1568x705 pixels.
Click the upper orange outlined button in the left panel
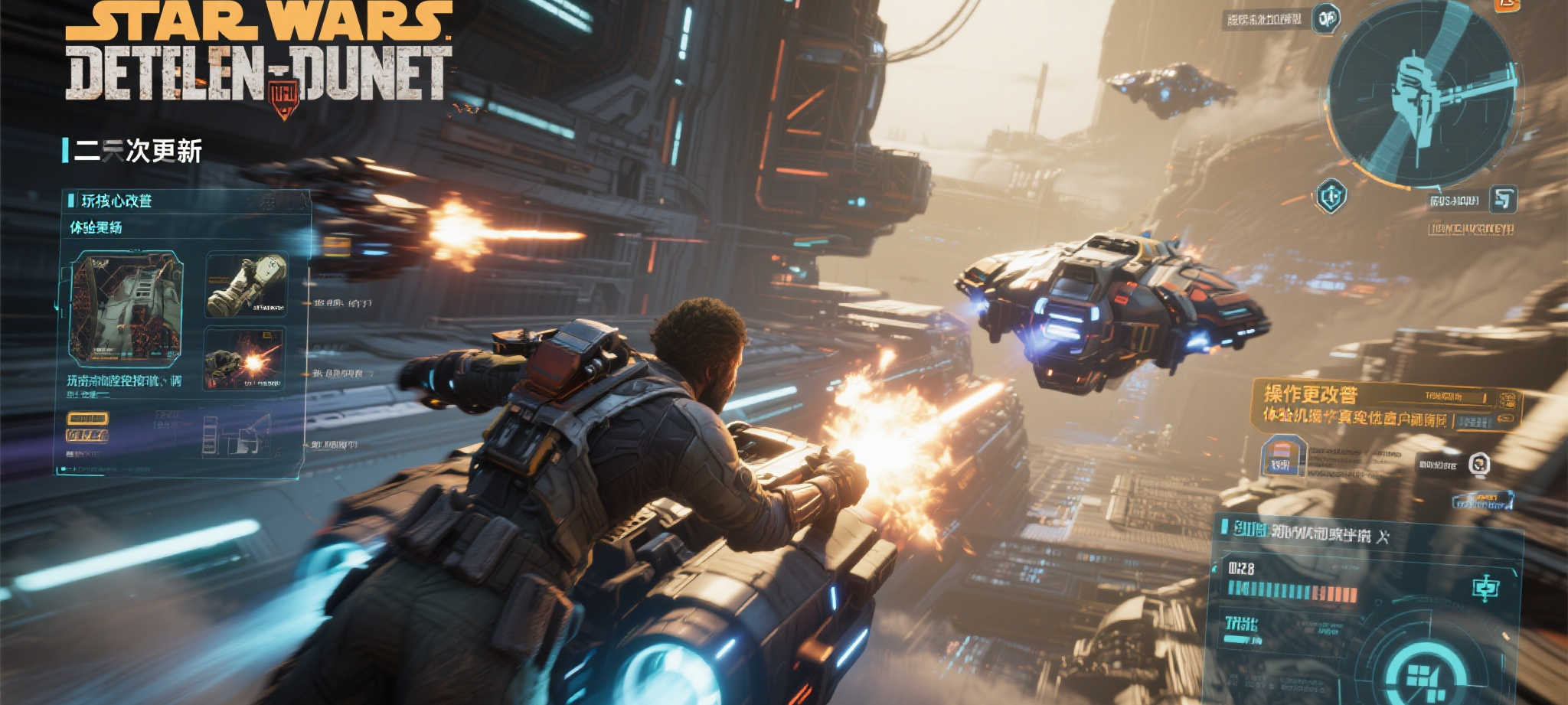[x=87, y=418]
